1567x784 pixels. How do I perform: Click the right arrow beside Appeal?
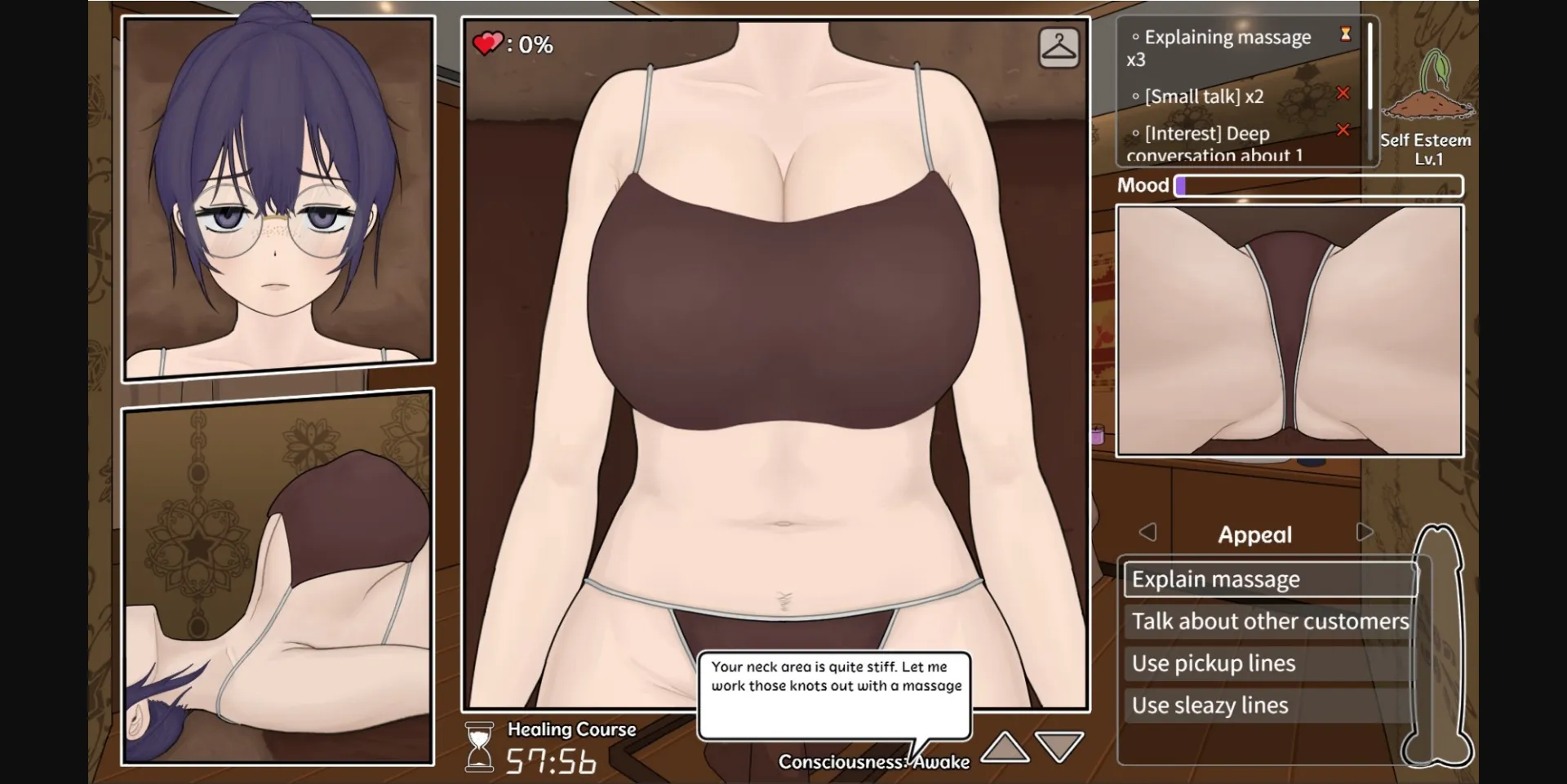click(x=1364, y=532)
